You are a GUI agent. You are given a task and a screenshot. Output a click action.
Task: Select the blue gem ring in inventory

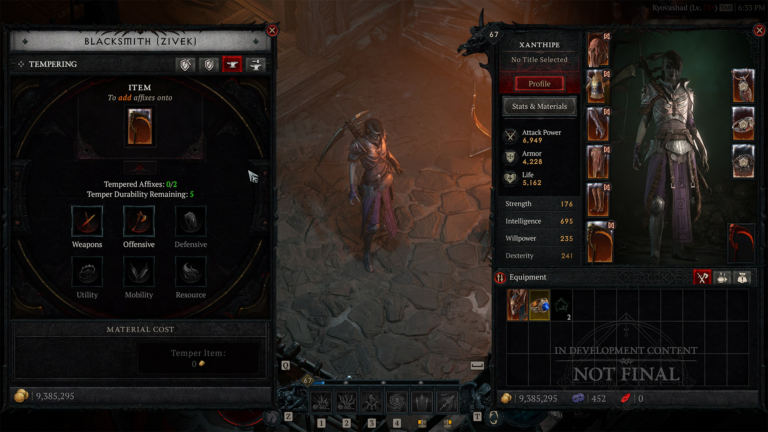point(540,305)
